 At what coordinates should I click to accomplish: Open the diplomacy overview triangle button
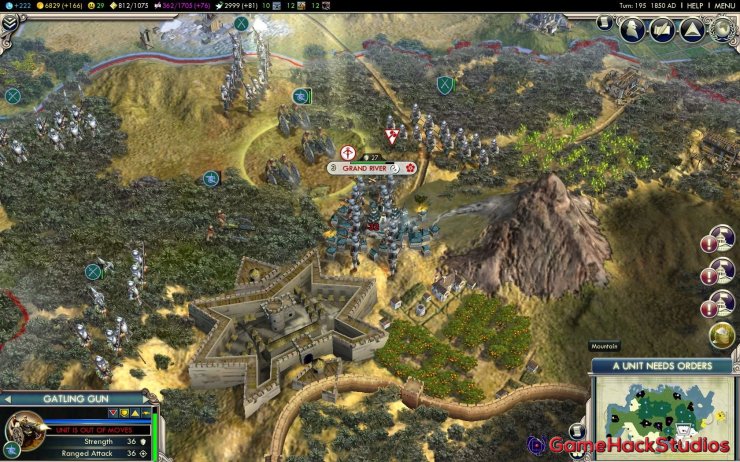tap(691, 30)
